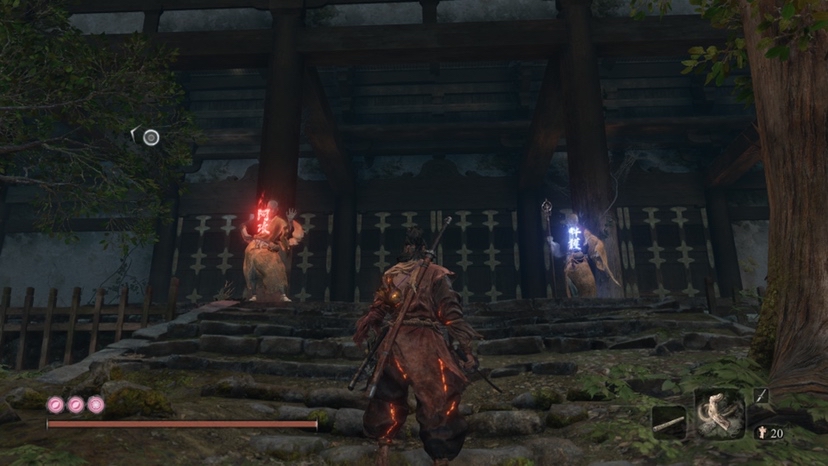Target the circular grapple point marker
The image size is (828, 466).
150,137
